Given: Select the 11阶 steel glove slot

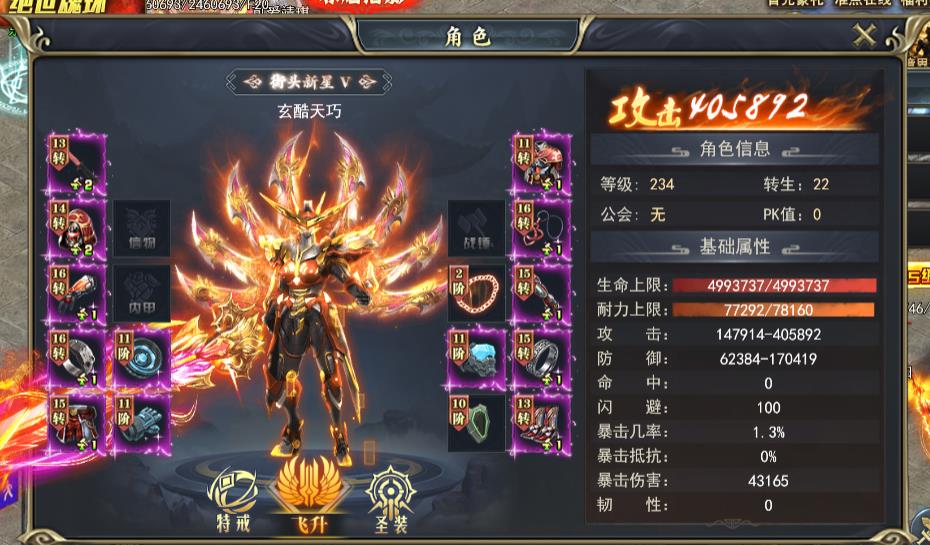Looking at the screenshot, I should pos(141,422).
